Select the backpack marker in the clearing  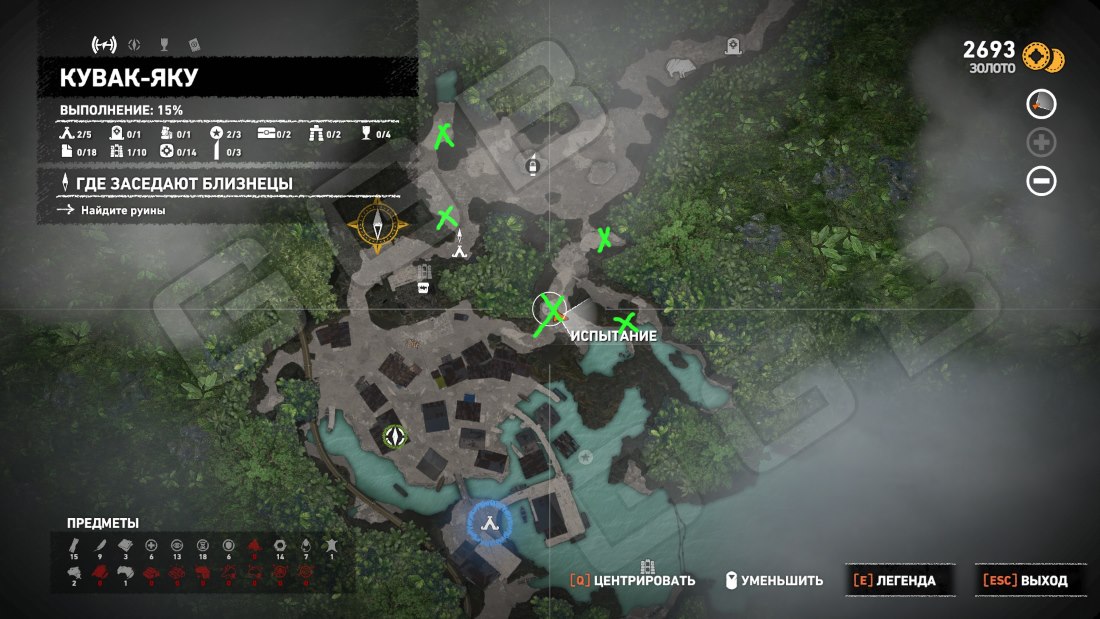(x=533, y=163)
